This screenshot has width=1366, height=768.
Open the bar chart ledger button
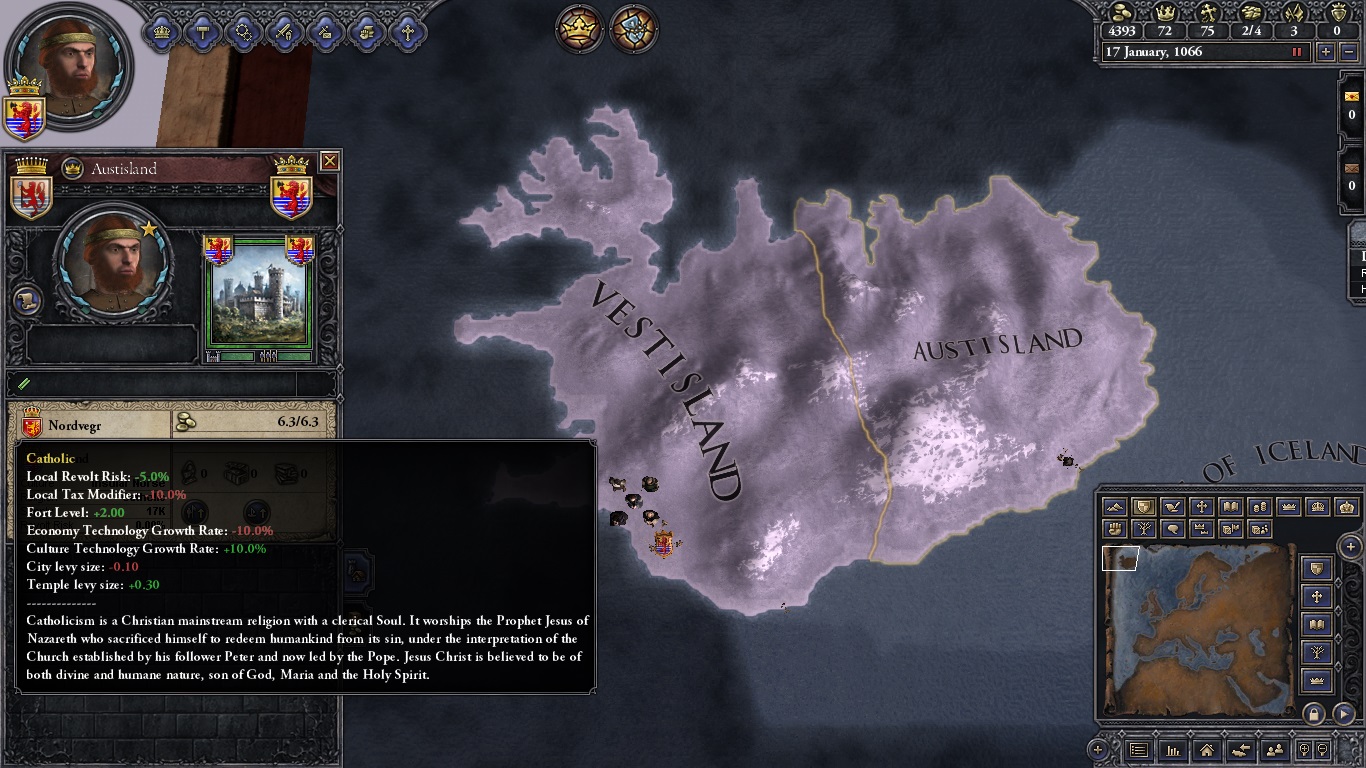tap(1173, 749)
